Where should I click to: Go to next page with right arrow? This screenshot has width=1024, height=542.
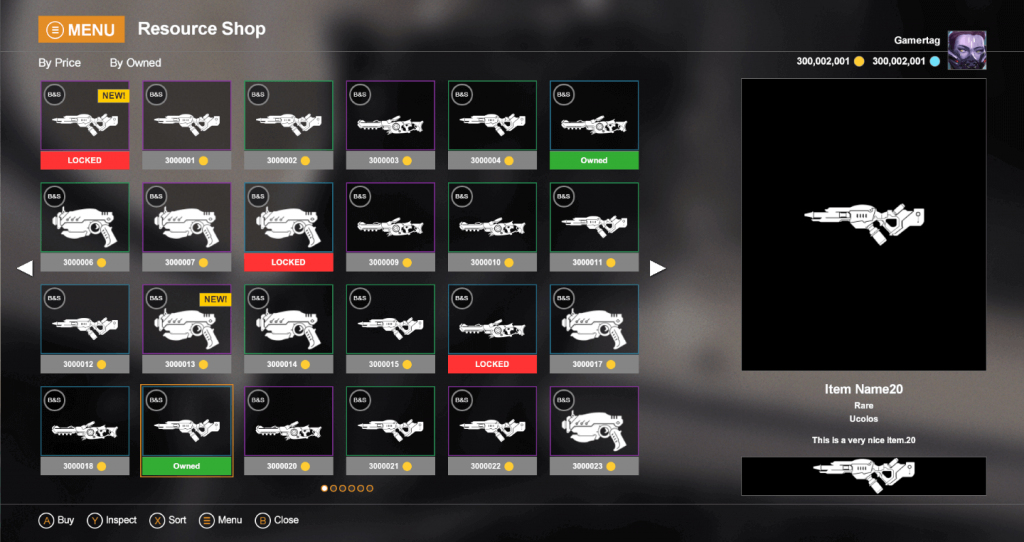658,268
